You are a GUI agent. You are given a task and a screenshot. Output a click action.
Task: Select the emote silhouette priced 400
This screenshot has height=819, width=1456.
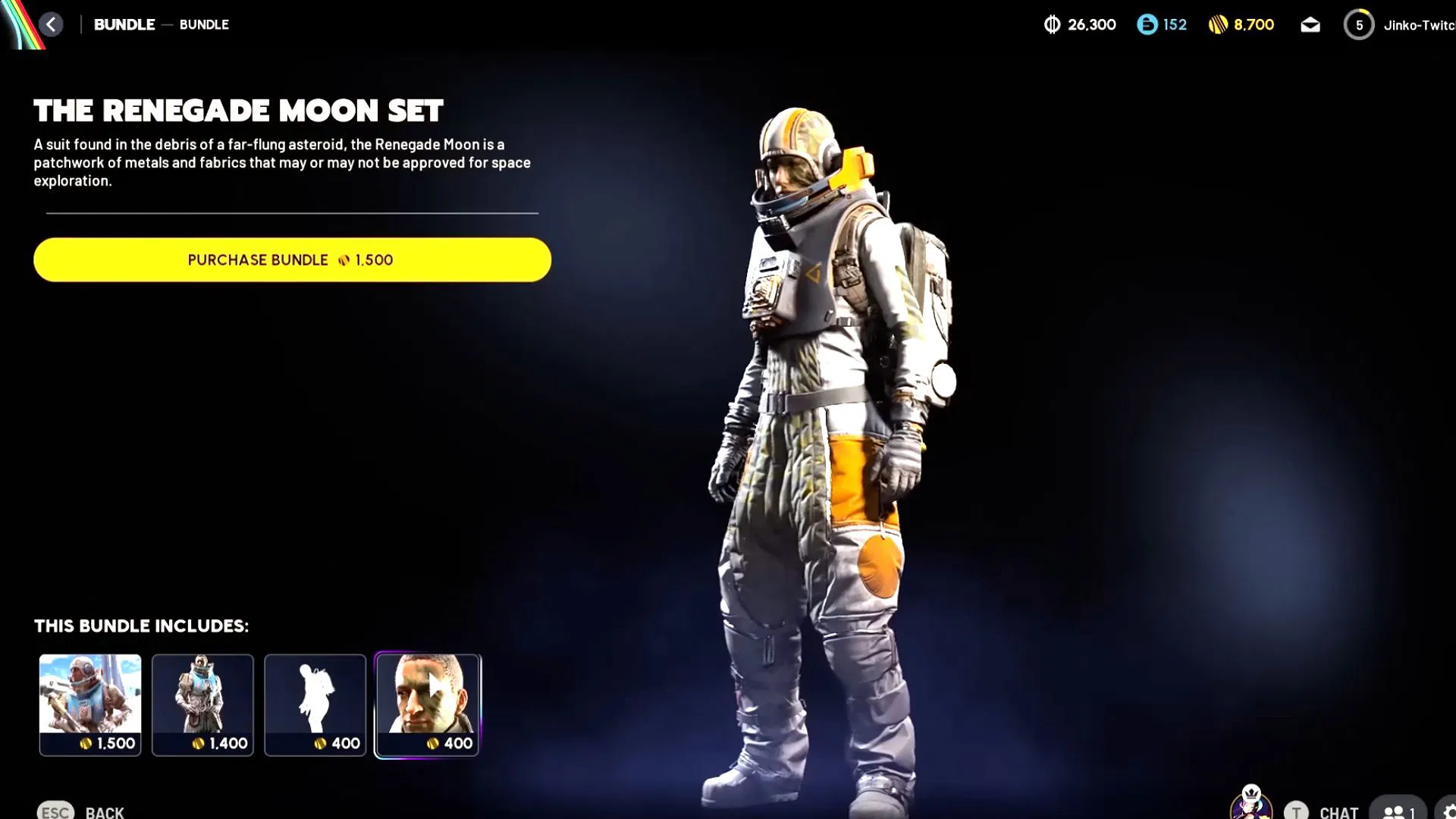click(315, 704)
